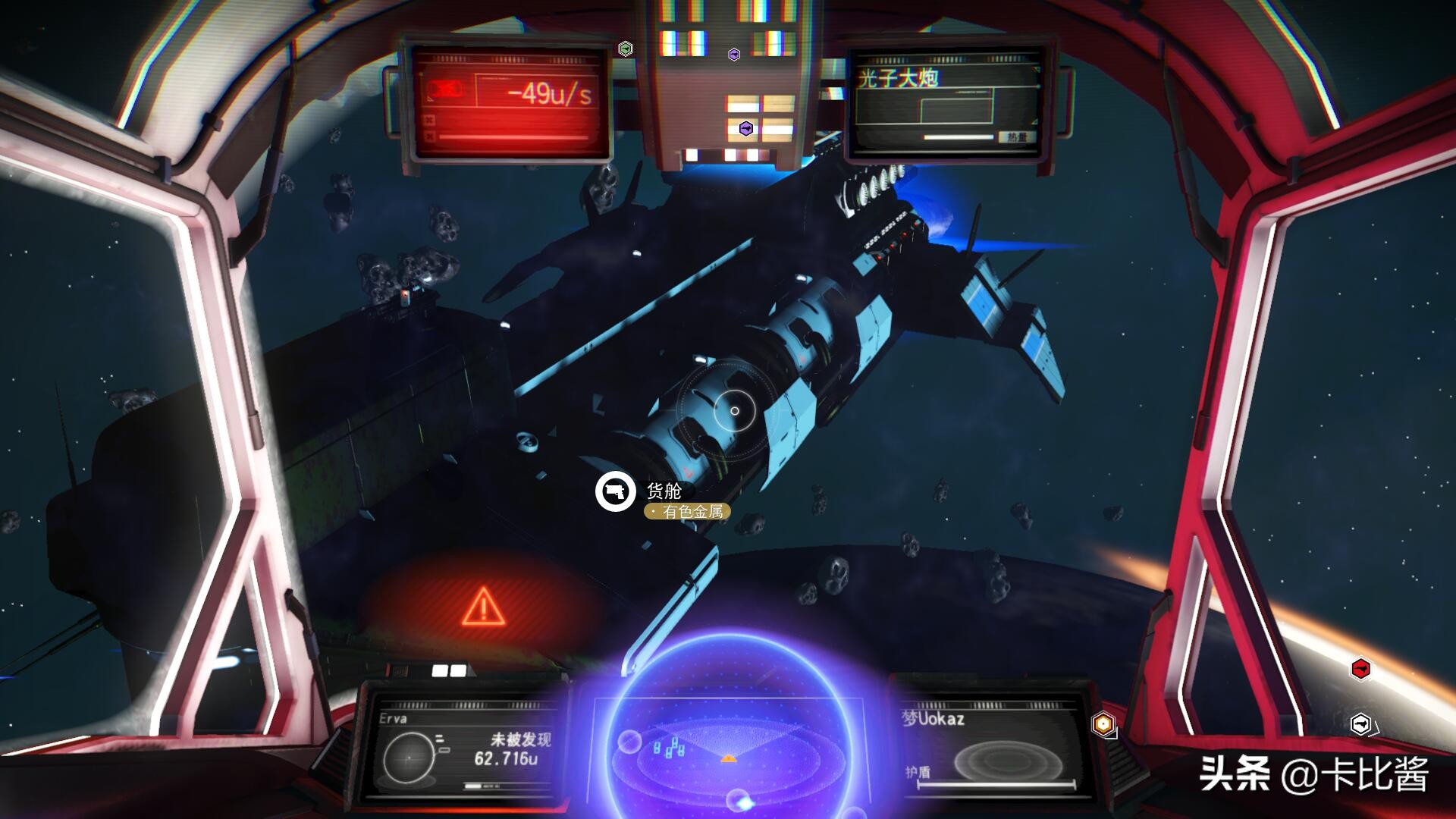Select the 光子大炮 weapon panel

pos(944,104)
